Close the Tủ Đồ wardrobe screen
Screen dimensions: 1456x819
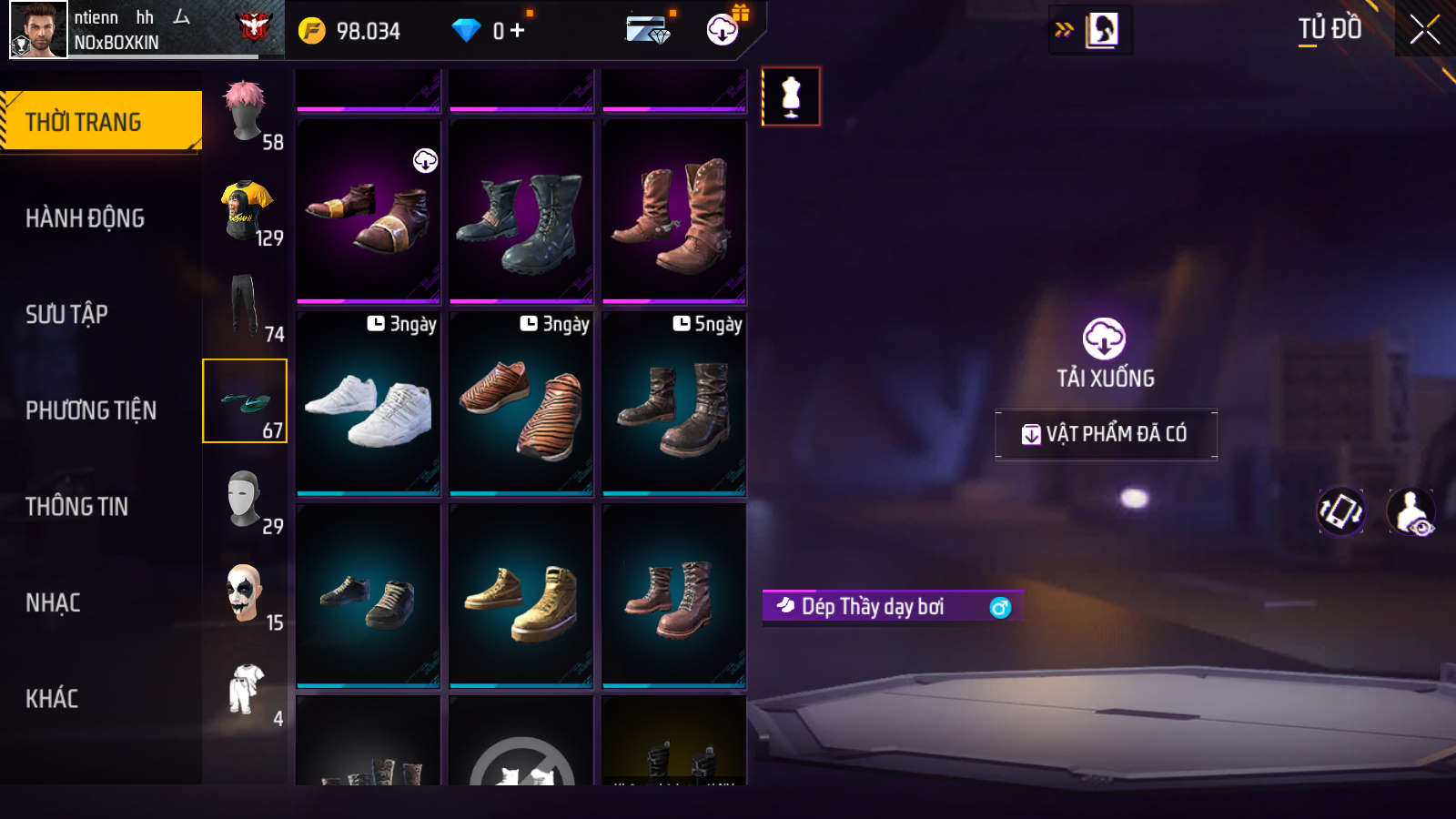[1424, 30]
